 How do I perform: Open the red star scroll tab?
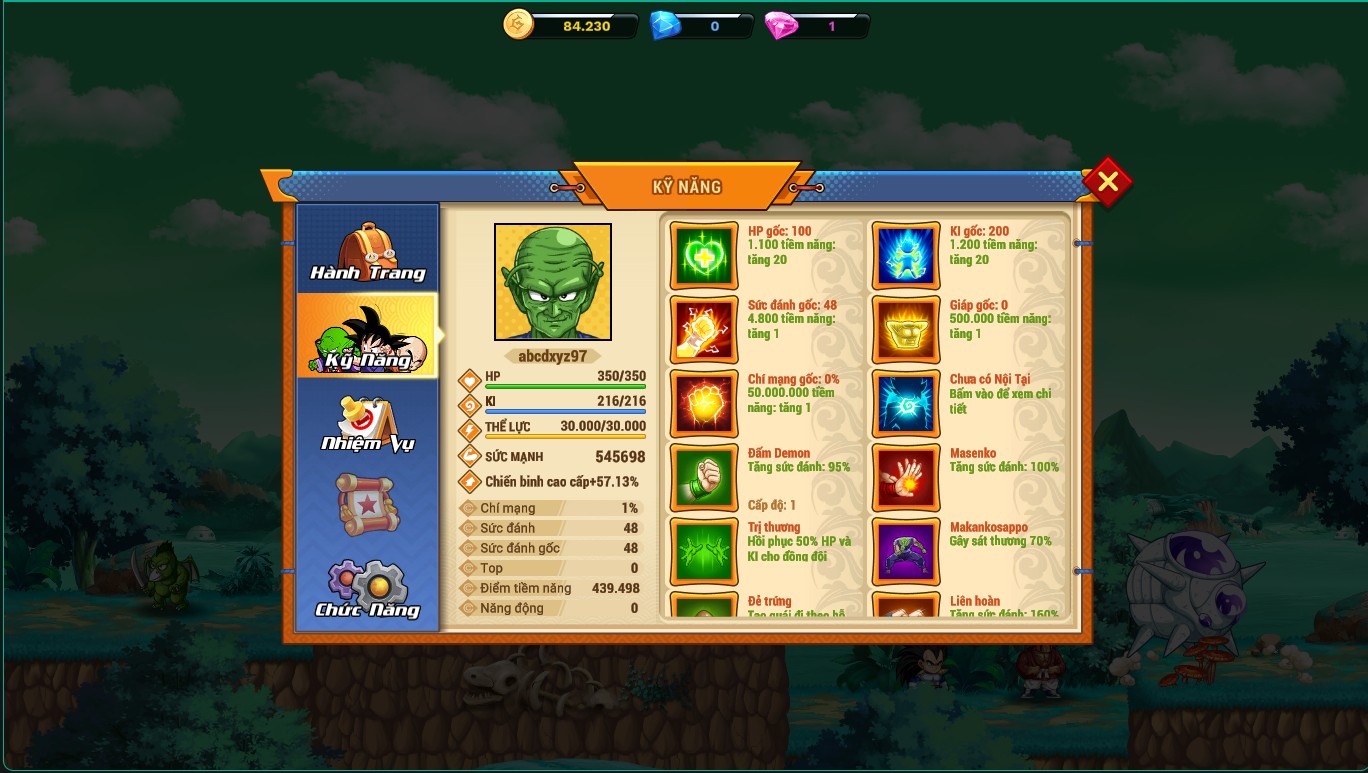coord(368,504)
